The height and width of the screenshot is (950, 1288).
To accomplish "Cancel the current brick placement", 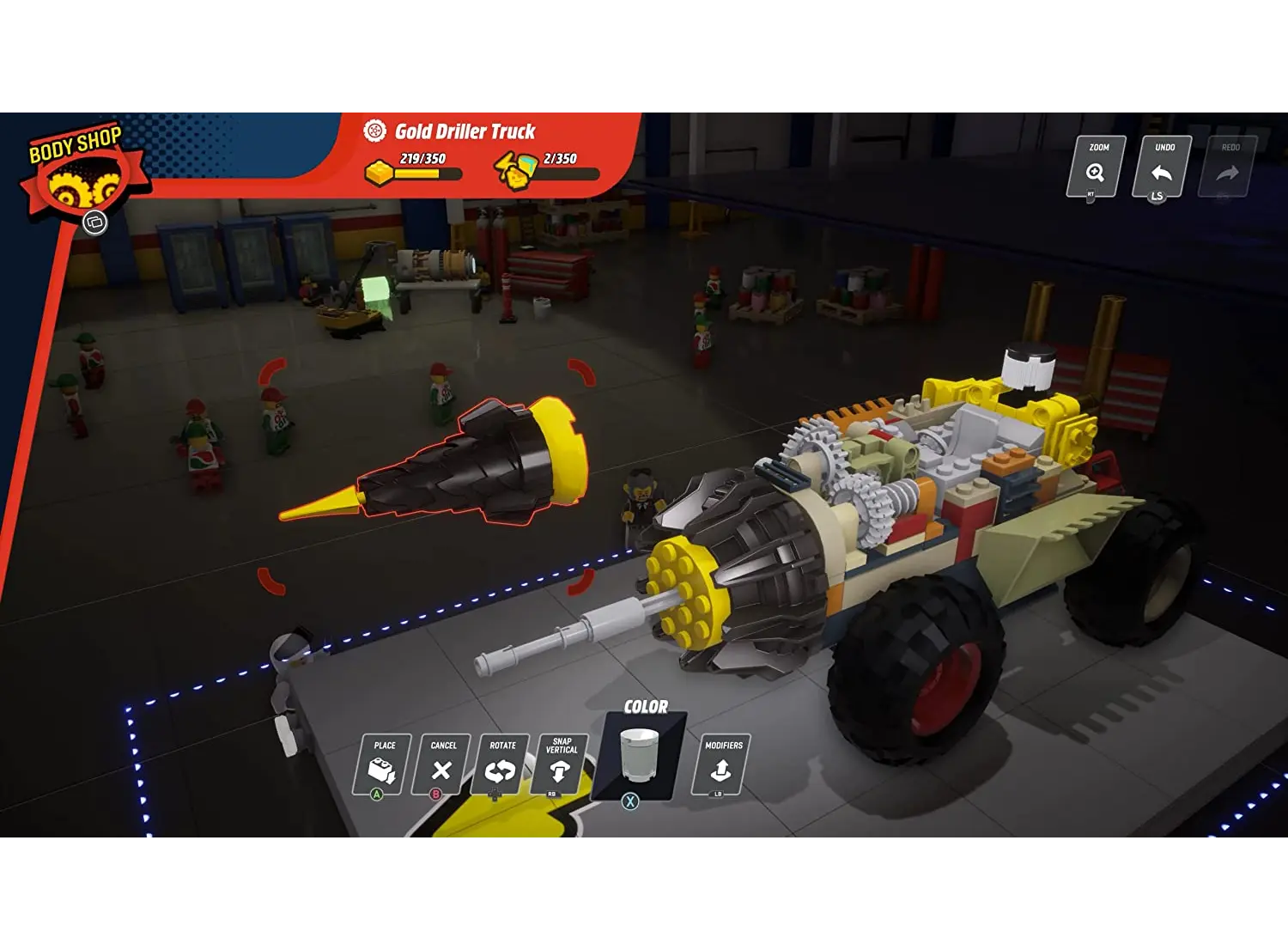I will point(441,765).
